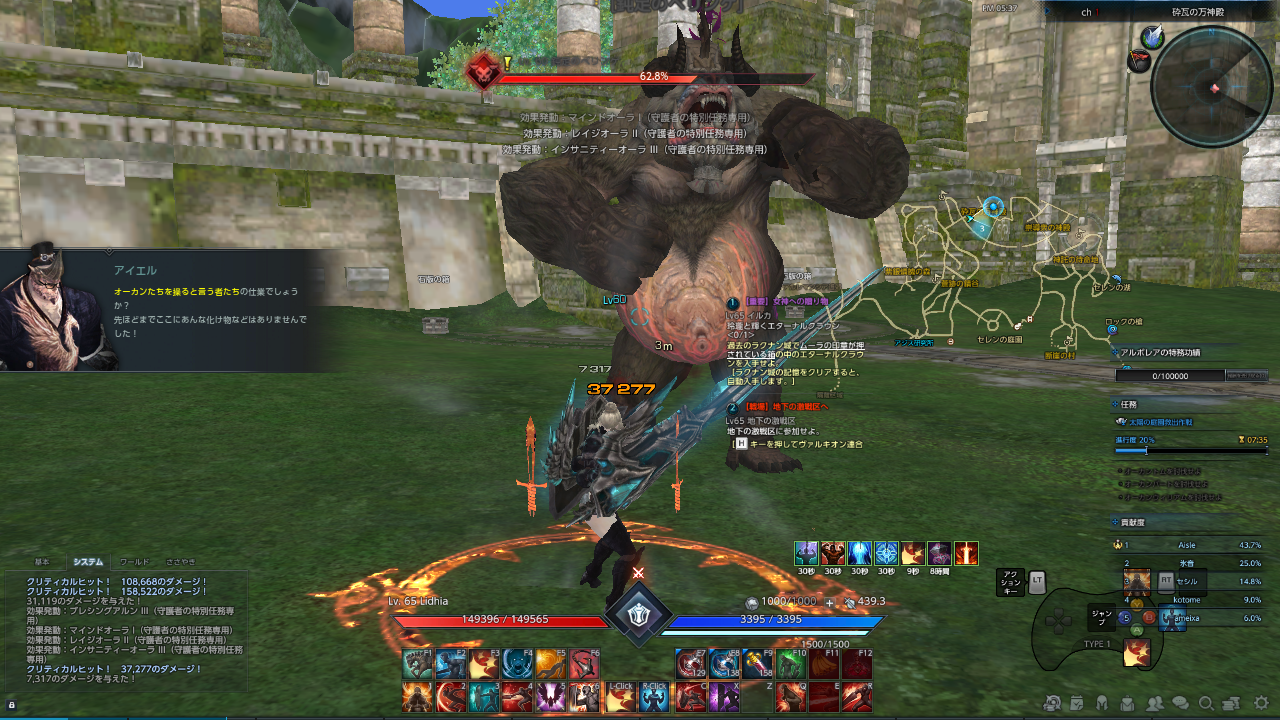Open the character helmet icon
The width and height of the screenshot is (1280, 720).
coord(1103,704)
